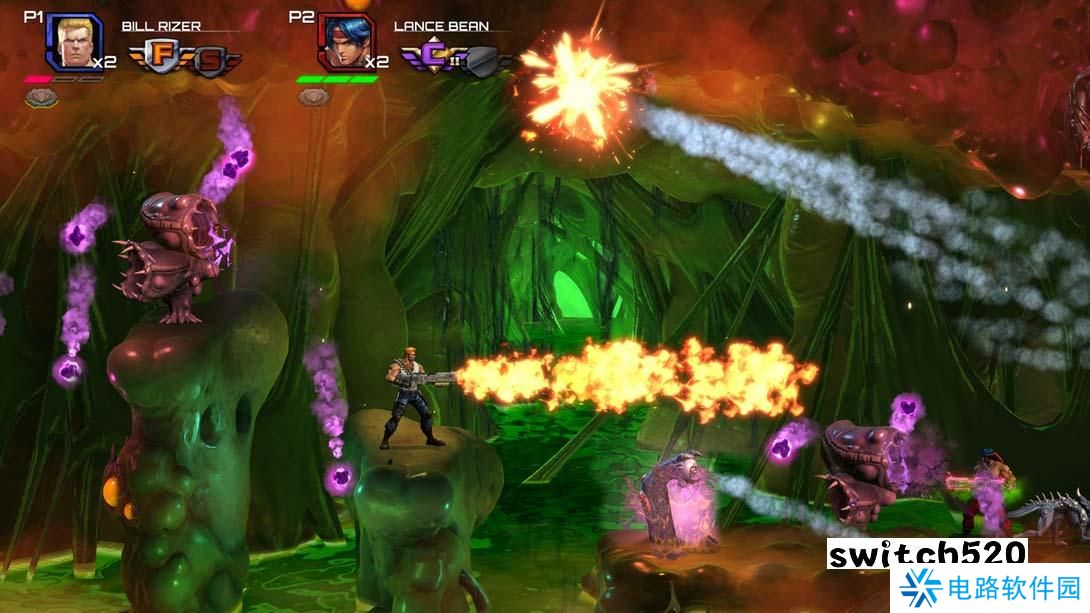Activate the bomb icon under P1's health
The width and height of the screenshot is (1090, 613).
(x=42, y=97)
